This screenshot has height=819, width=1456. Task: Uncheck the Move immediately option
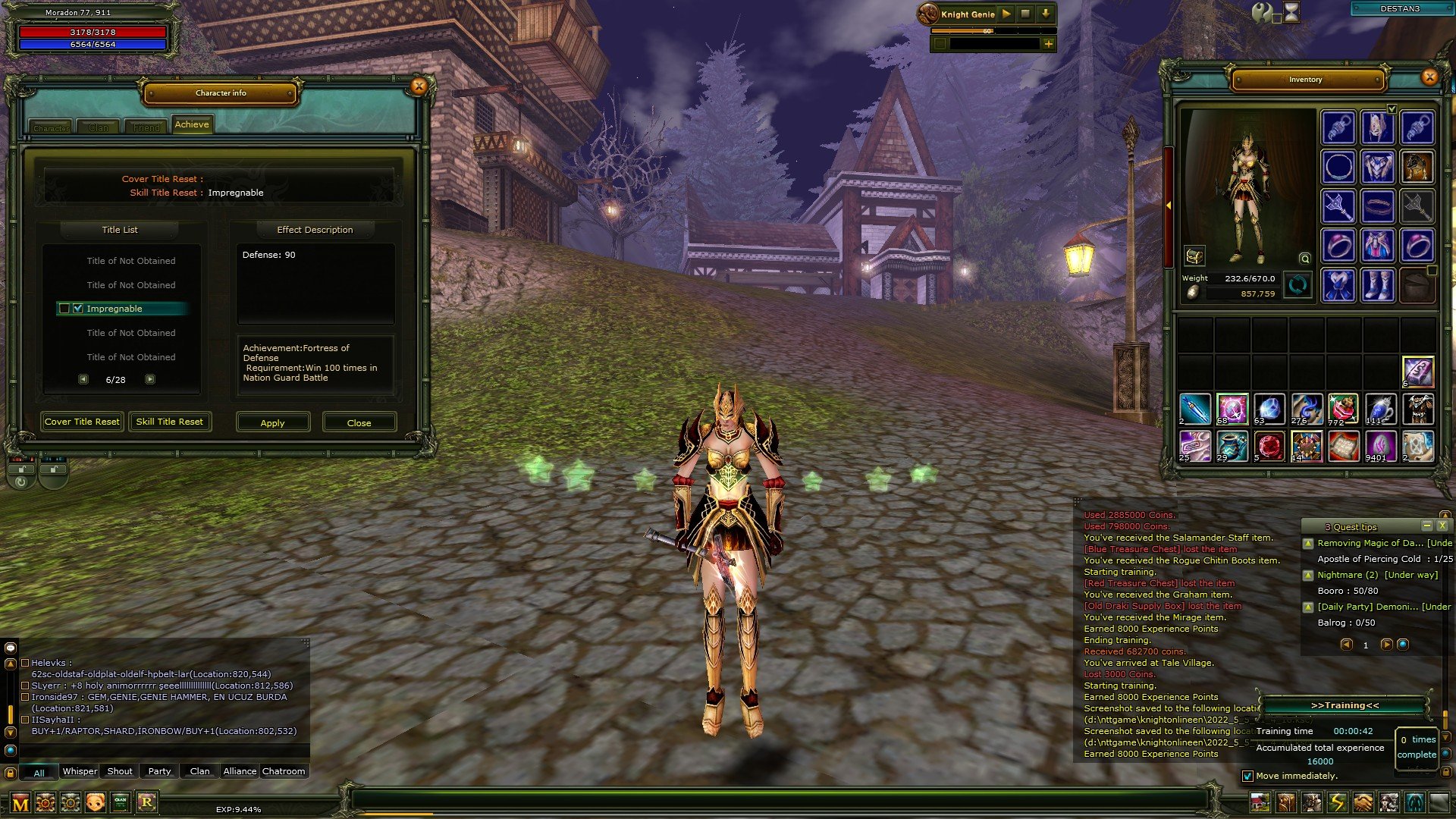click(1248, 776)
